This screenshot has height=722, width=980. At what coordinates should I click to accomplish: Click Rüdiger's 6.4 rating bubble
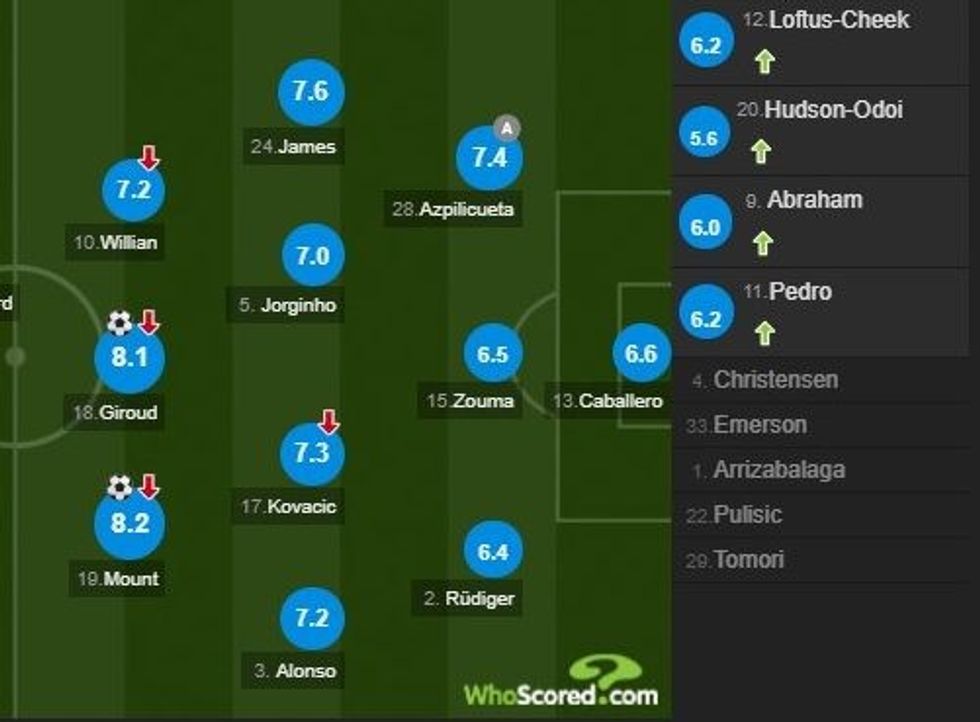coord(493,551)
